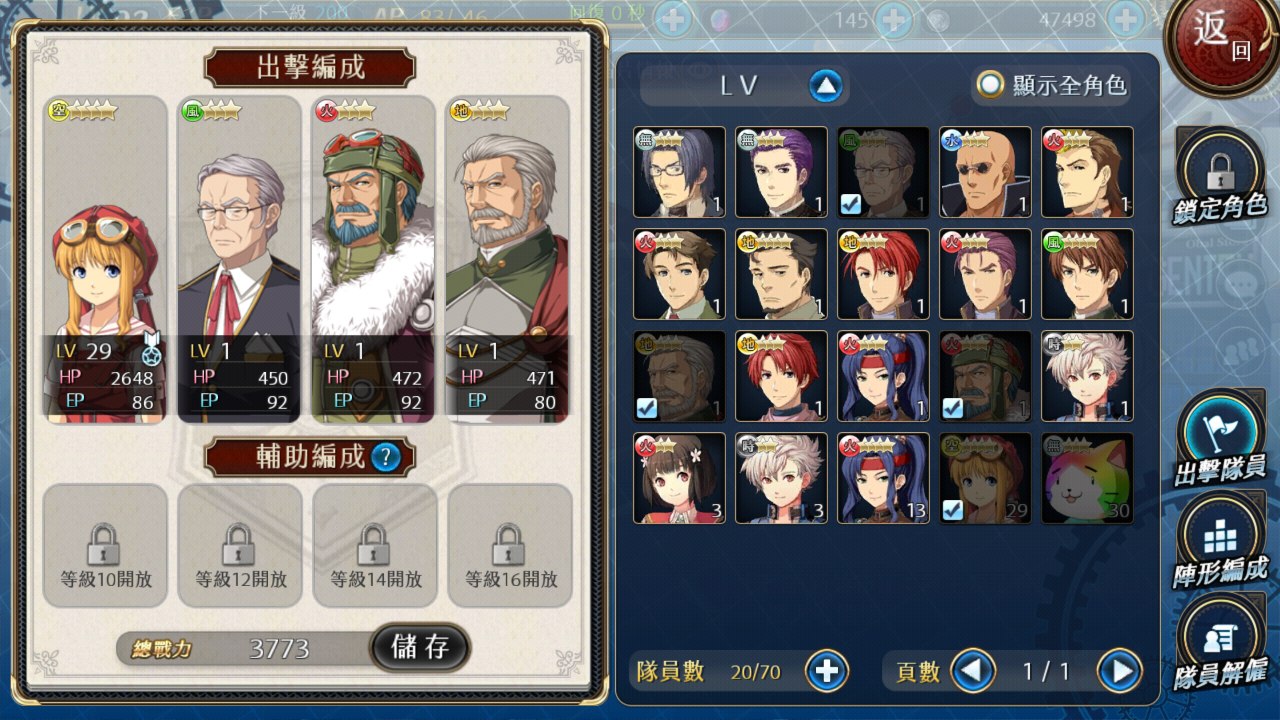Toggle the LV sort order arrow
The height and width of the screenshot is (720, 1280).
click(825, 86)
